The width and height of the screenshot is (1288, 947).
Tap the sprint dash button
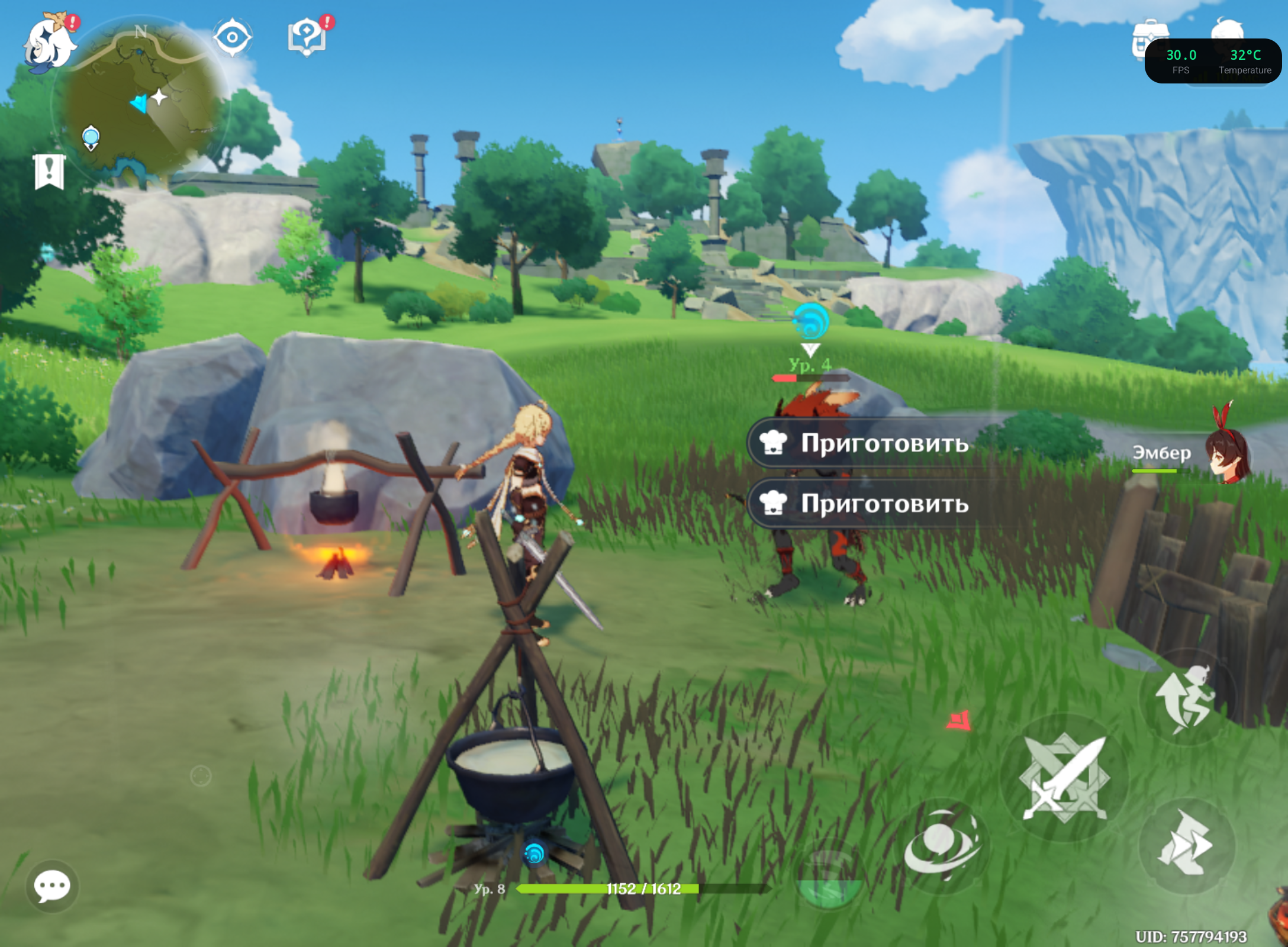point(1187,845)
